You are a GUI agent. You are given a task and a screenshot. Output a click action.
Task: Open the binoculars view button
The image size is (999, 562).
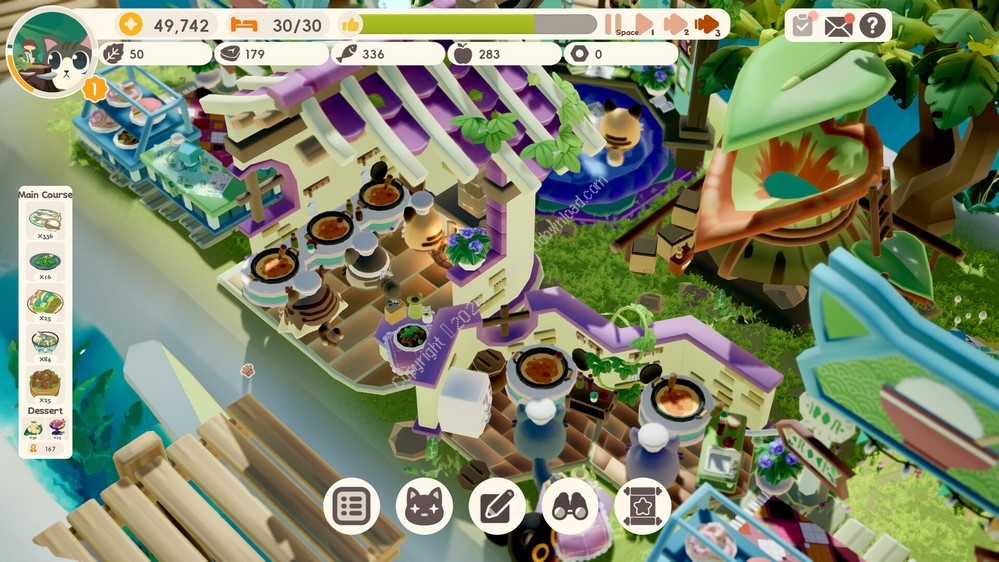570,506
